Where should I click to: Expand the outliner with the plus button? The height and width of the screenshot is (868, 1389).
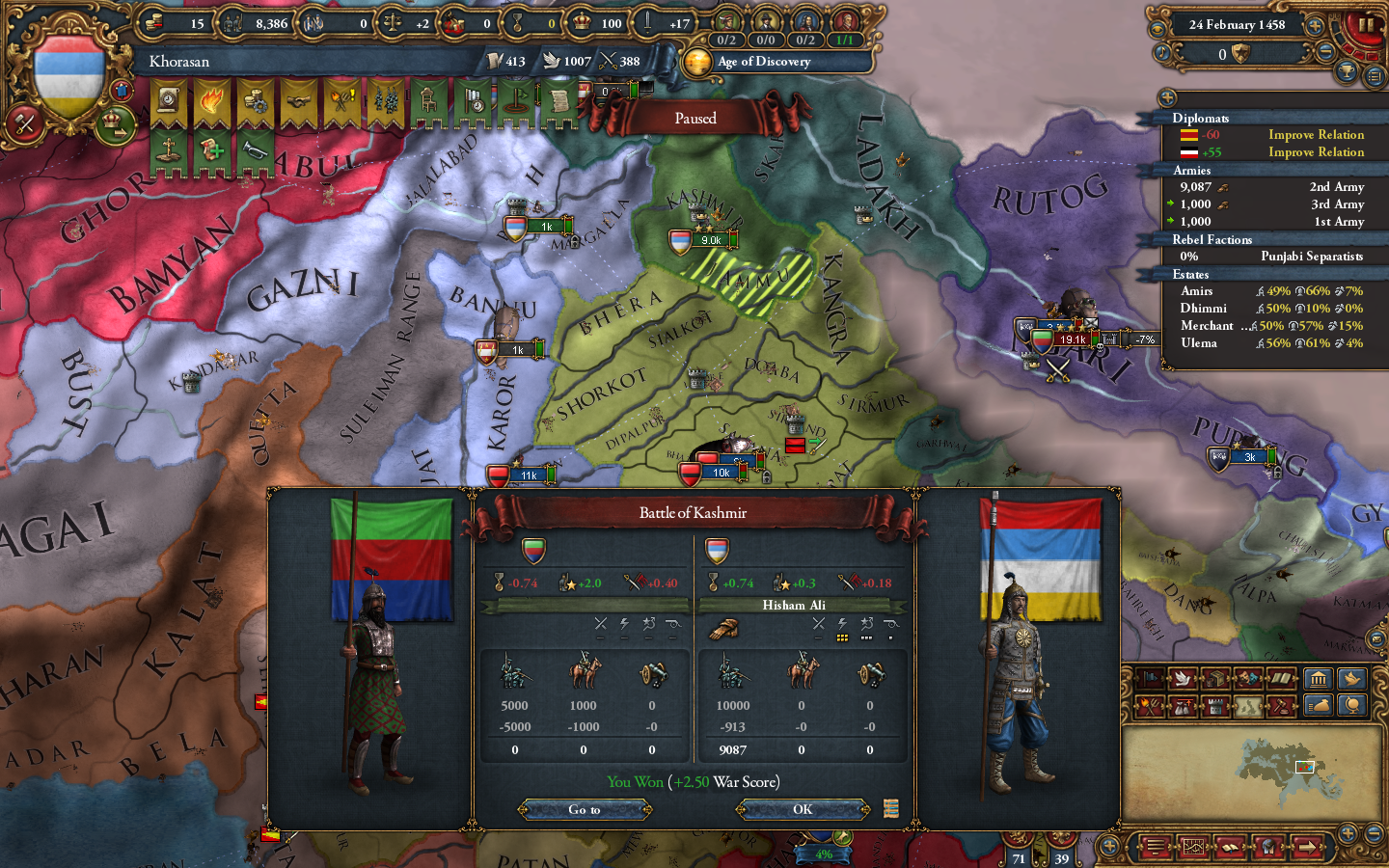point(1168,97)
